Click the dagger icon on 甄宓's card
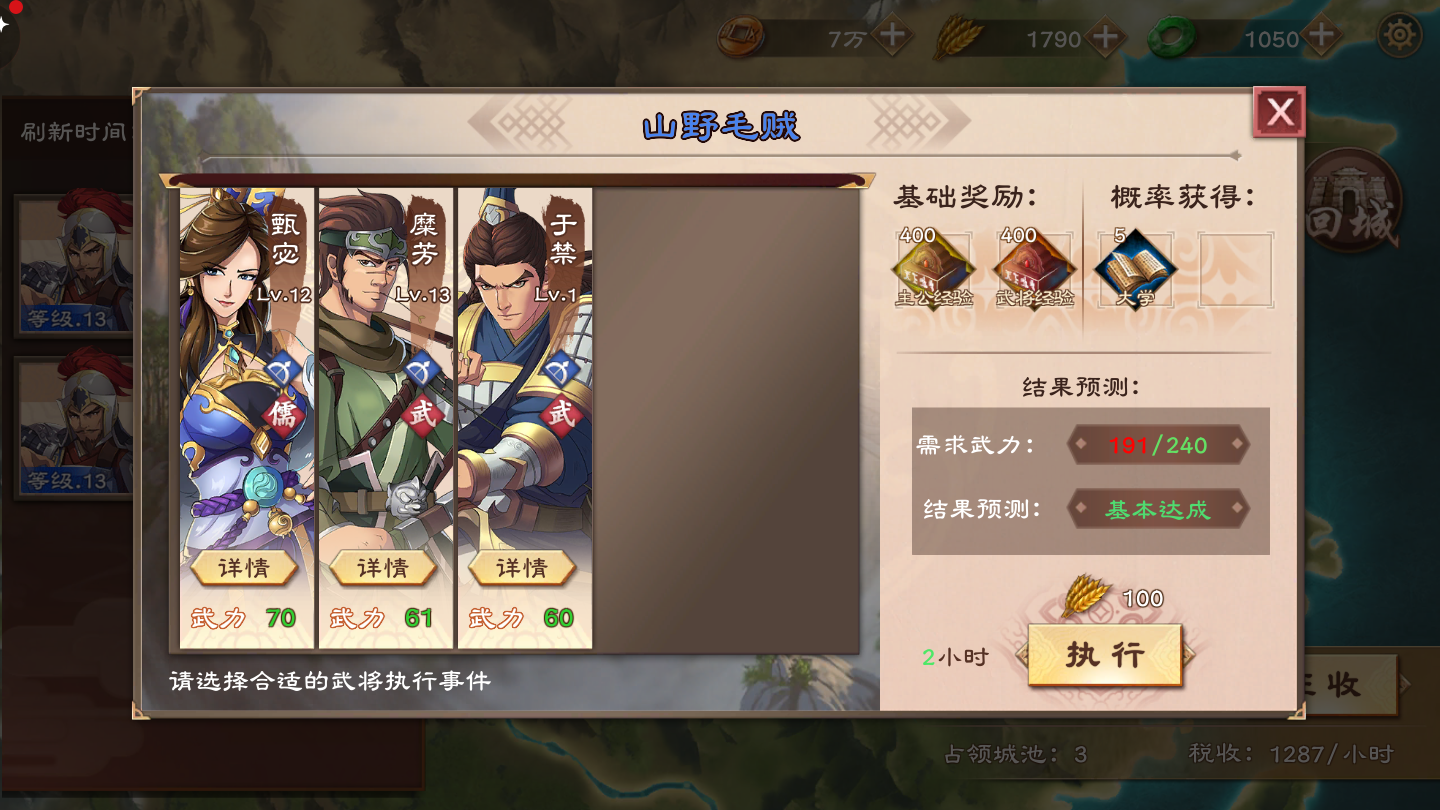Image resolution: width=1440 pixels, height=810 pixels. [285, 370]
